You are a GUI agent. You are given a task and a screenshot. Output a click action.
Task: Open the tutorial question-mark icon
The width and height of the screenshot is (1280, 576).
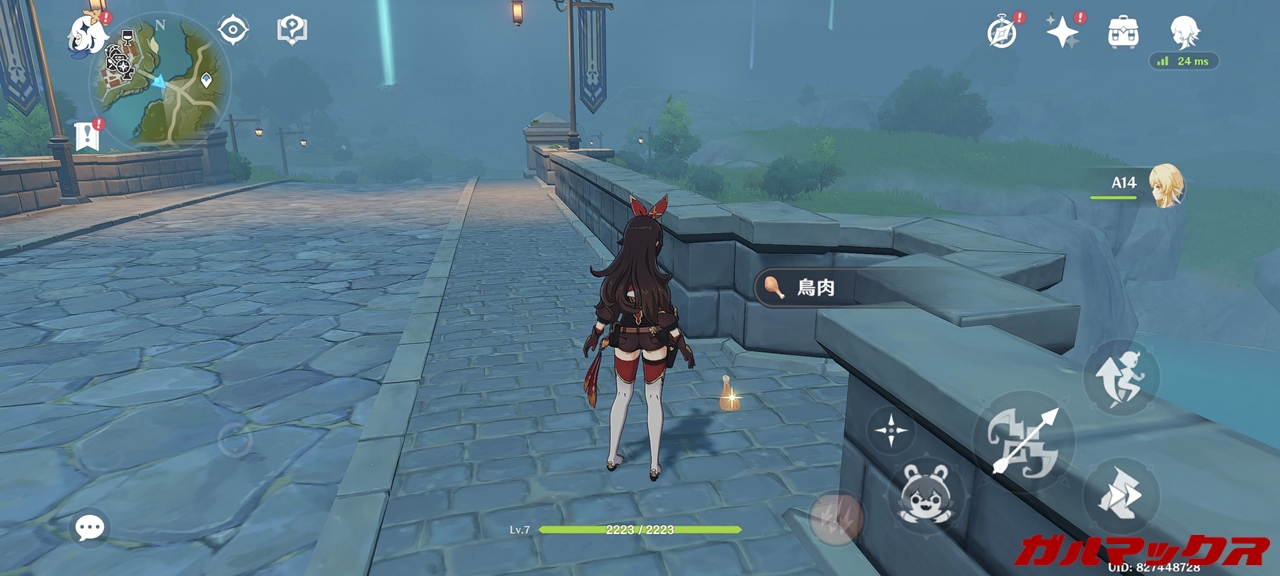(291, 30)
